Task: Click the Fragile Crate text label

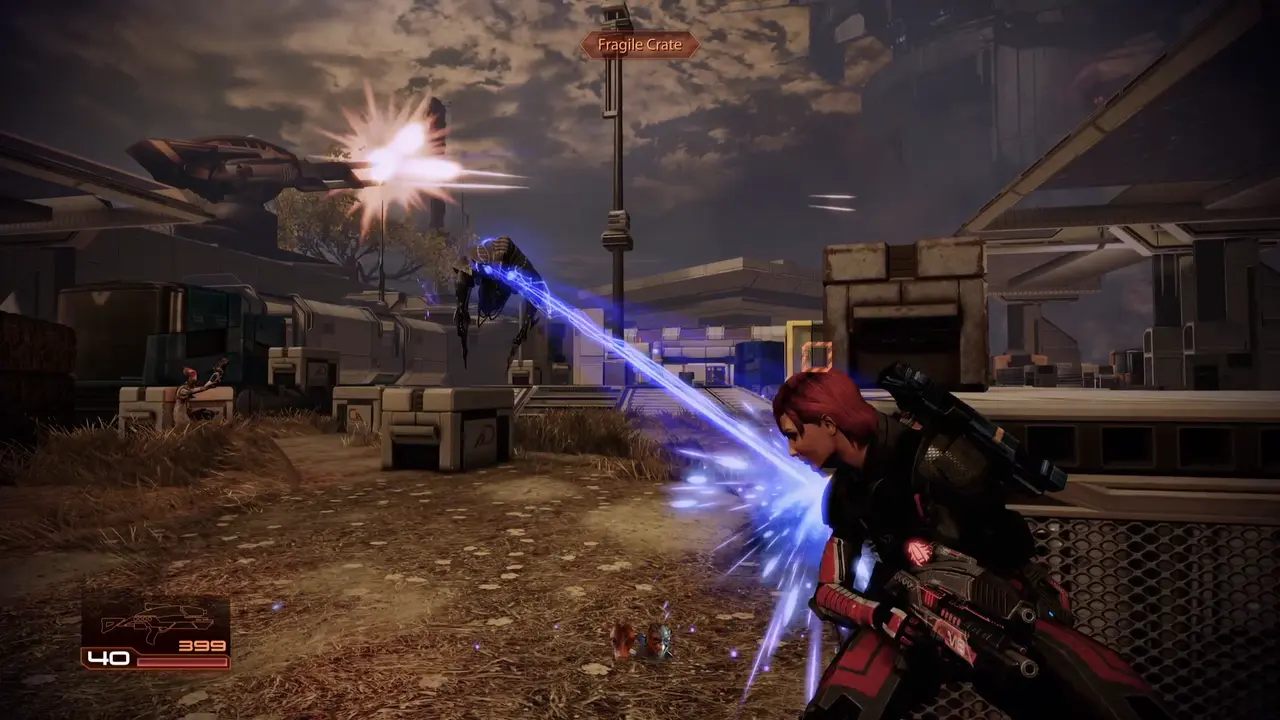Action: pos(639,44)
